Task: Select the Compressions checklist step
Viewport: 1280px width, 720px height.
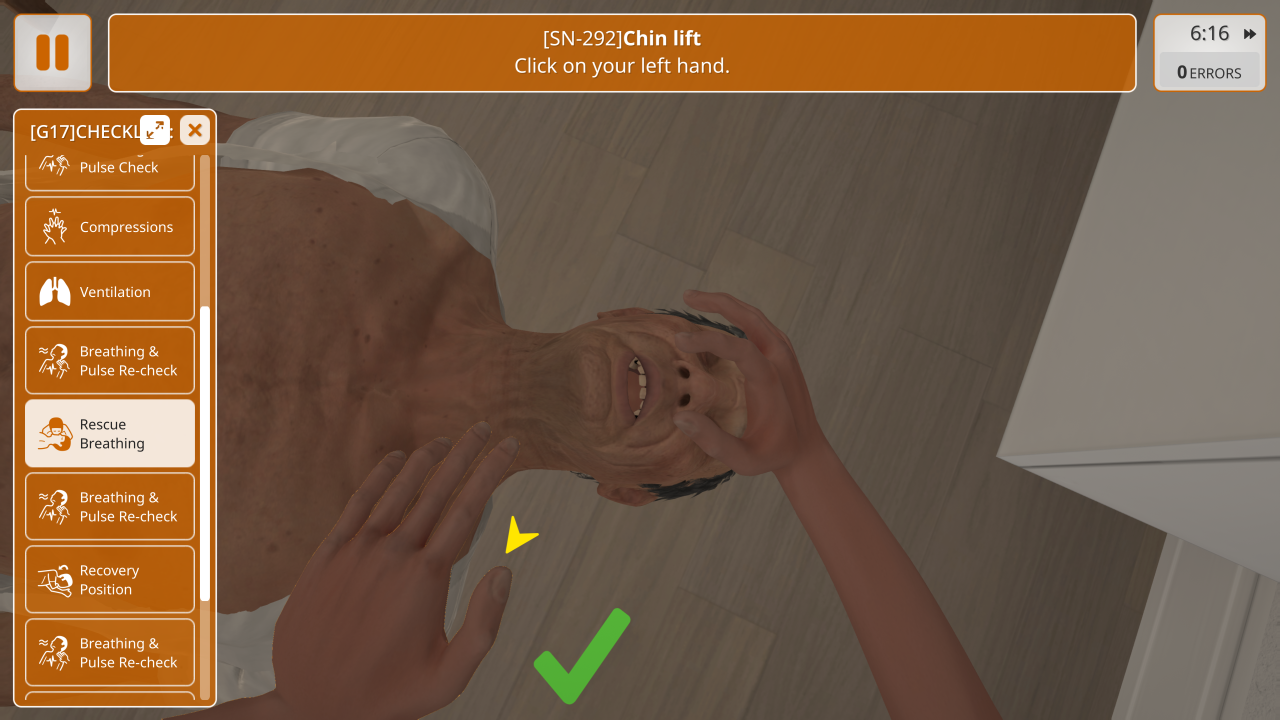Action: [110, 227]
